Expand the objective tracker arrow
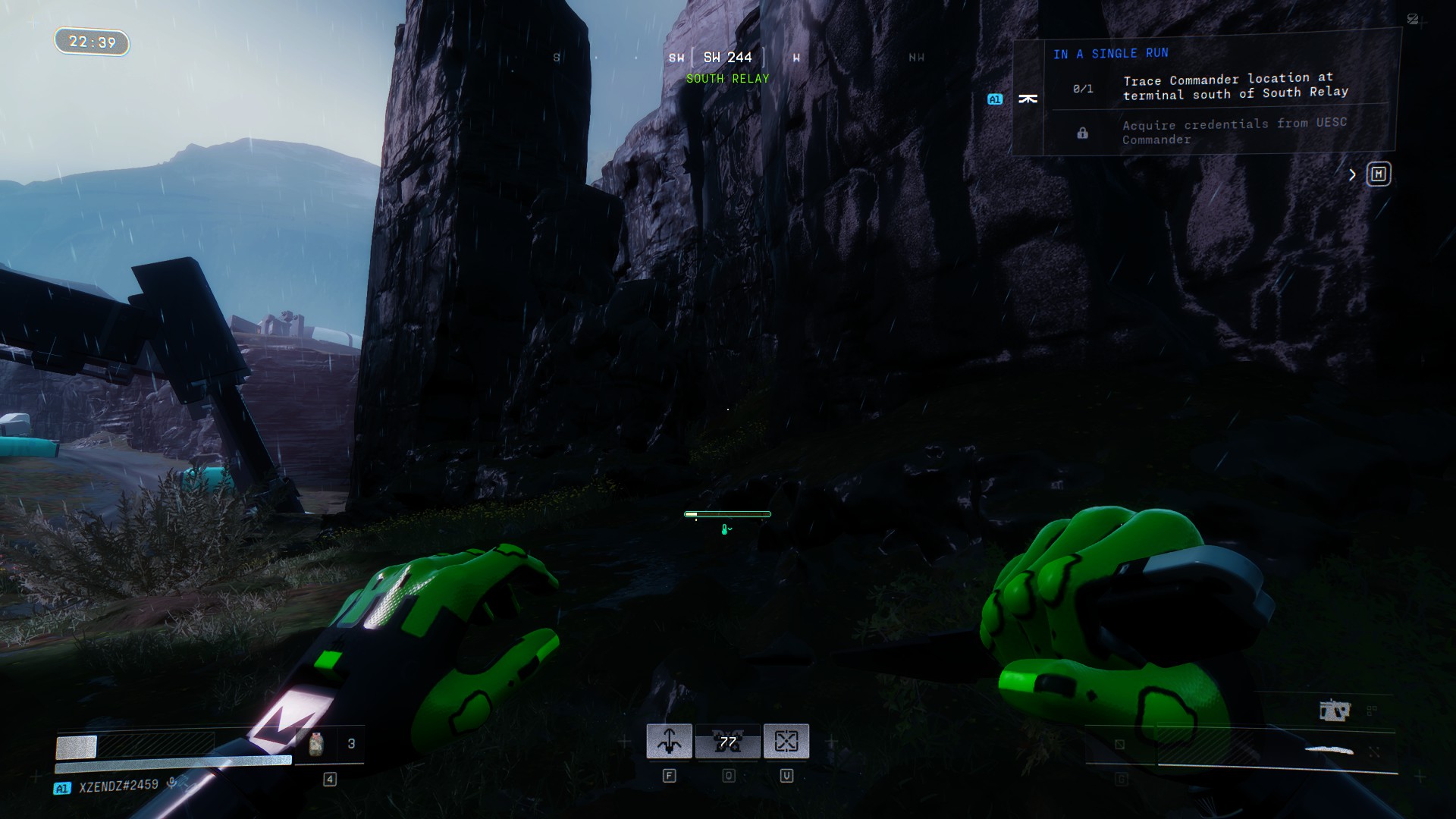Viewport: 1456px width, 819px height. click(x=1352, y=175)
